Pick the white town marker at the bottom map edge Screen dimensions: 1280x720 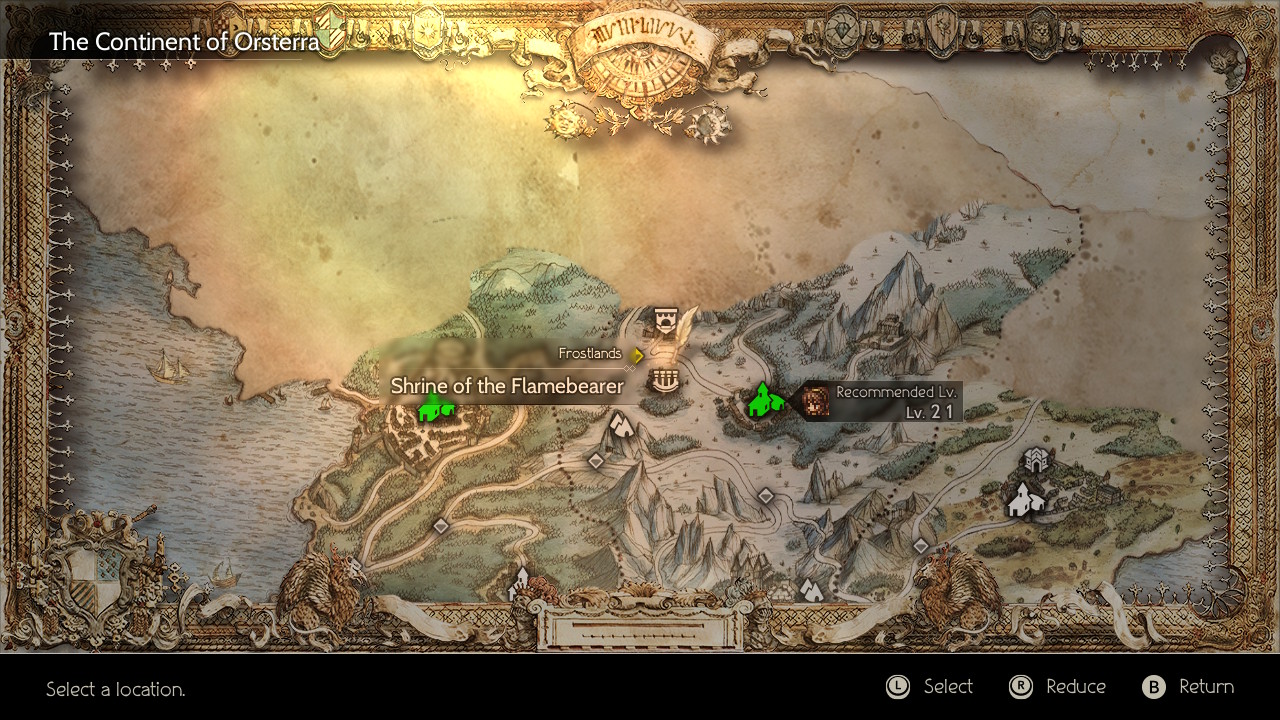pos(519,583)
